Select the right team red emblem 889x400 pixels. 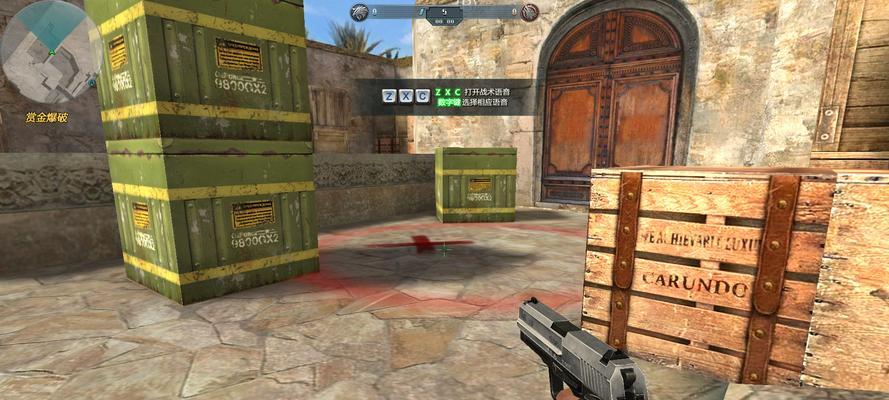tap(529, 12)
